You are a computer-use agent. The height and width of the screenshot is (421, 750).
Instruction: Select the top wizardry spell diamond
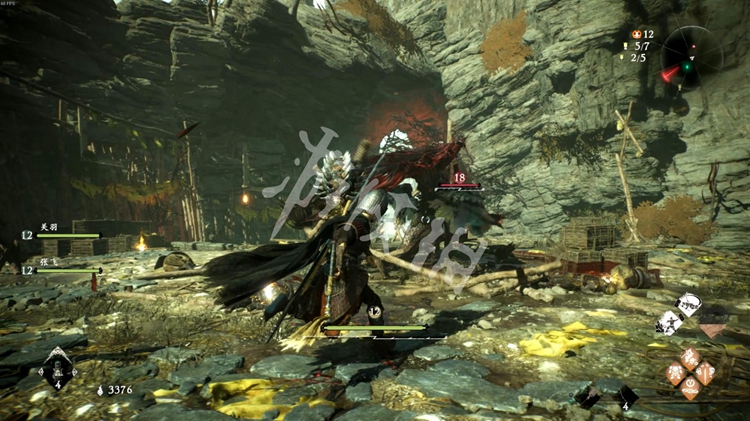click(x=690, y=356)
